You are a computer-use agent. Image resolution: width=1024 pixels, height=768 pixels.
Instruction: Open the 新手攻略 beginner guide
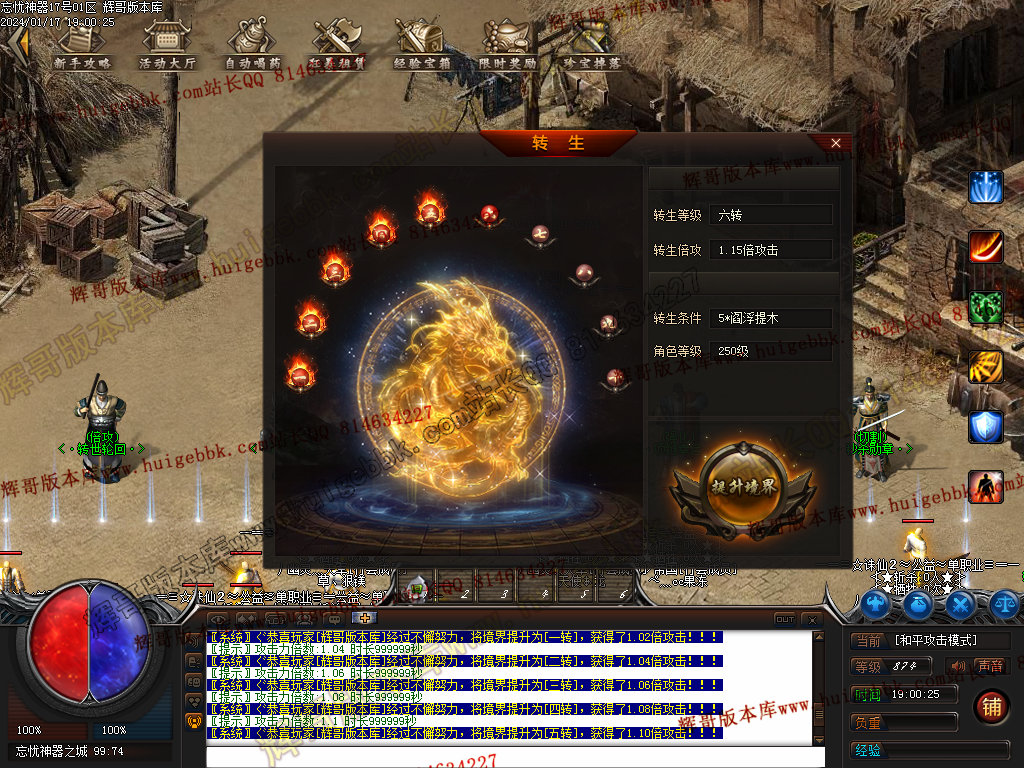[83, 45]
